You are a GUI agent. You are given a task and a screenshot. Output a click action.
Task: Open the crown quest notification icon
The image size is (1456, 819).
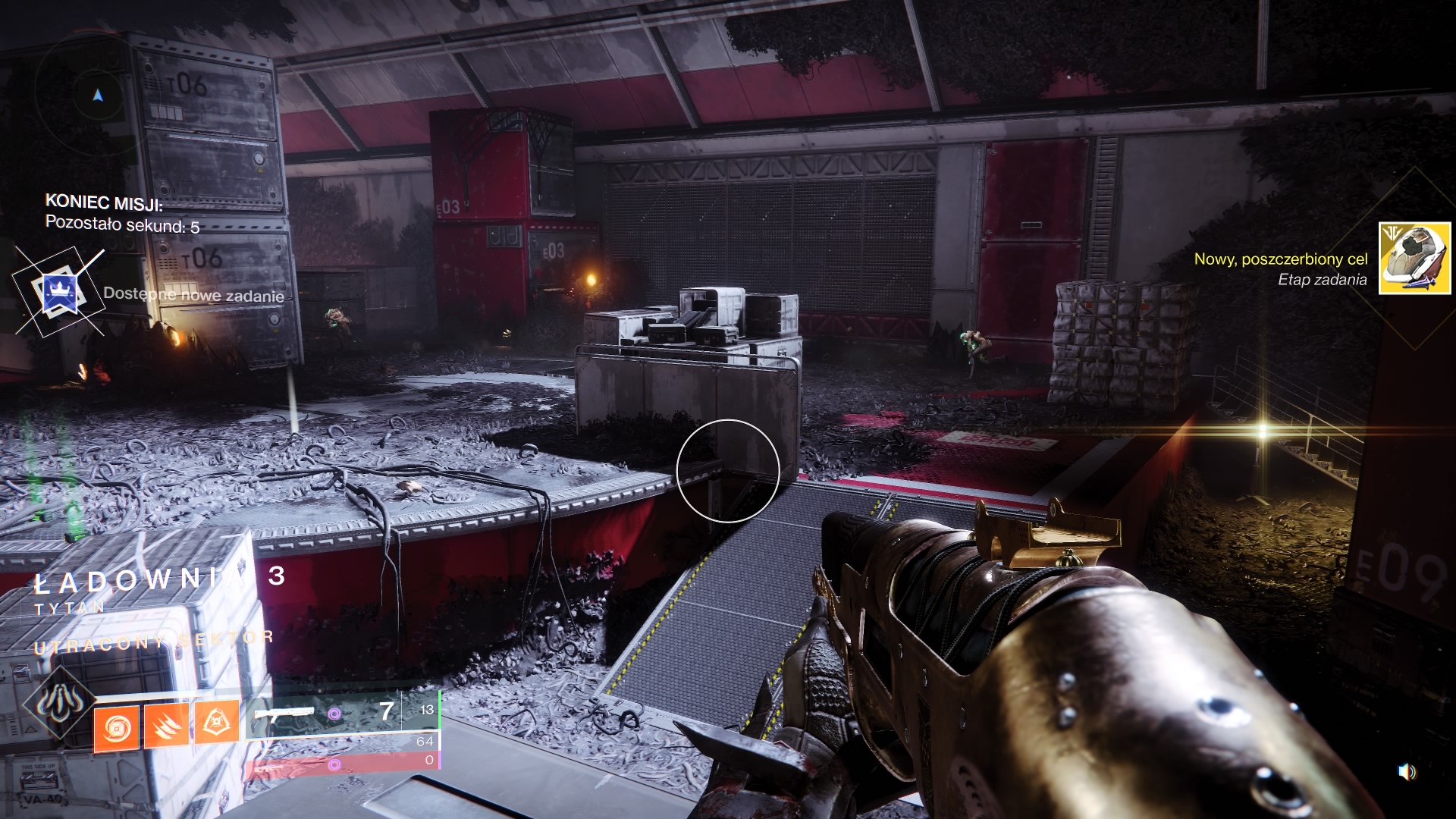click(58, 292)
